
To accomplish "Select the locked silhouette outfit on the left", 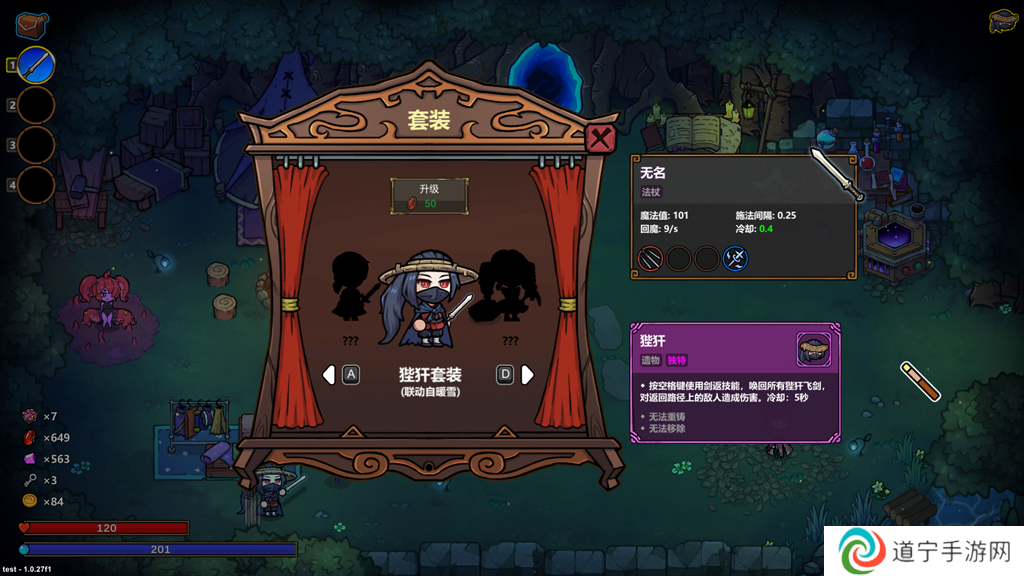I will coord(351,287).
